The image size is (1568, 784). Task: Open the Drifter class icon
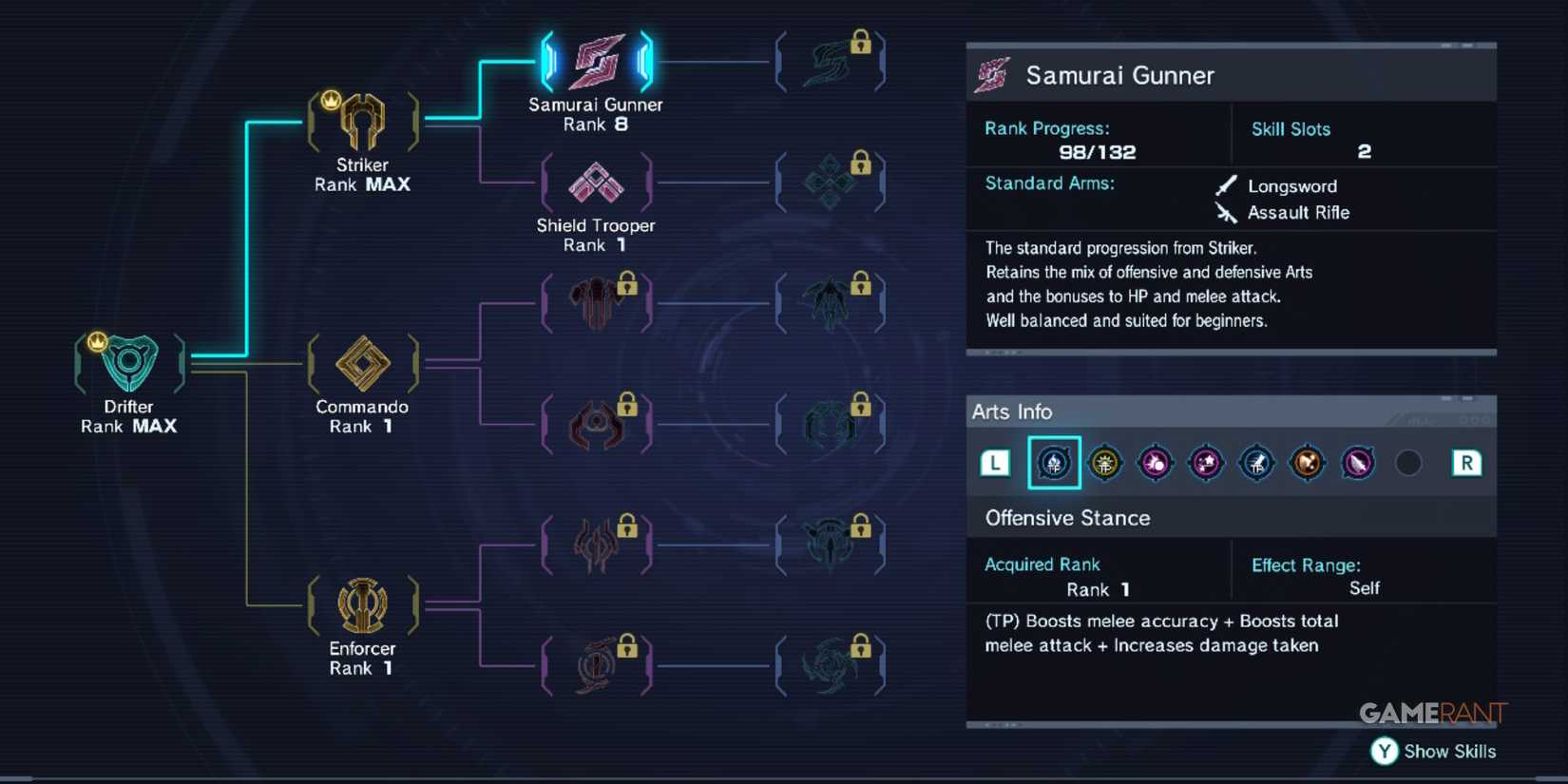coord(129,363)
